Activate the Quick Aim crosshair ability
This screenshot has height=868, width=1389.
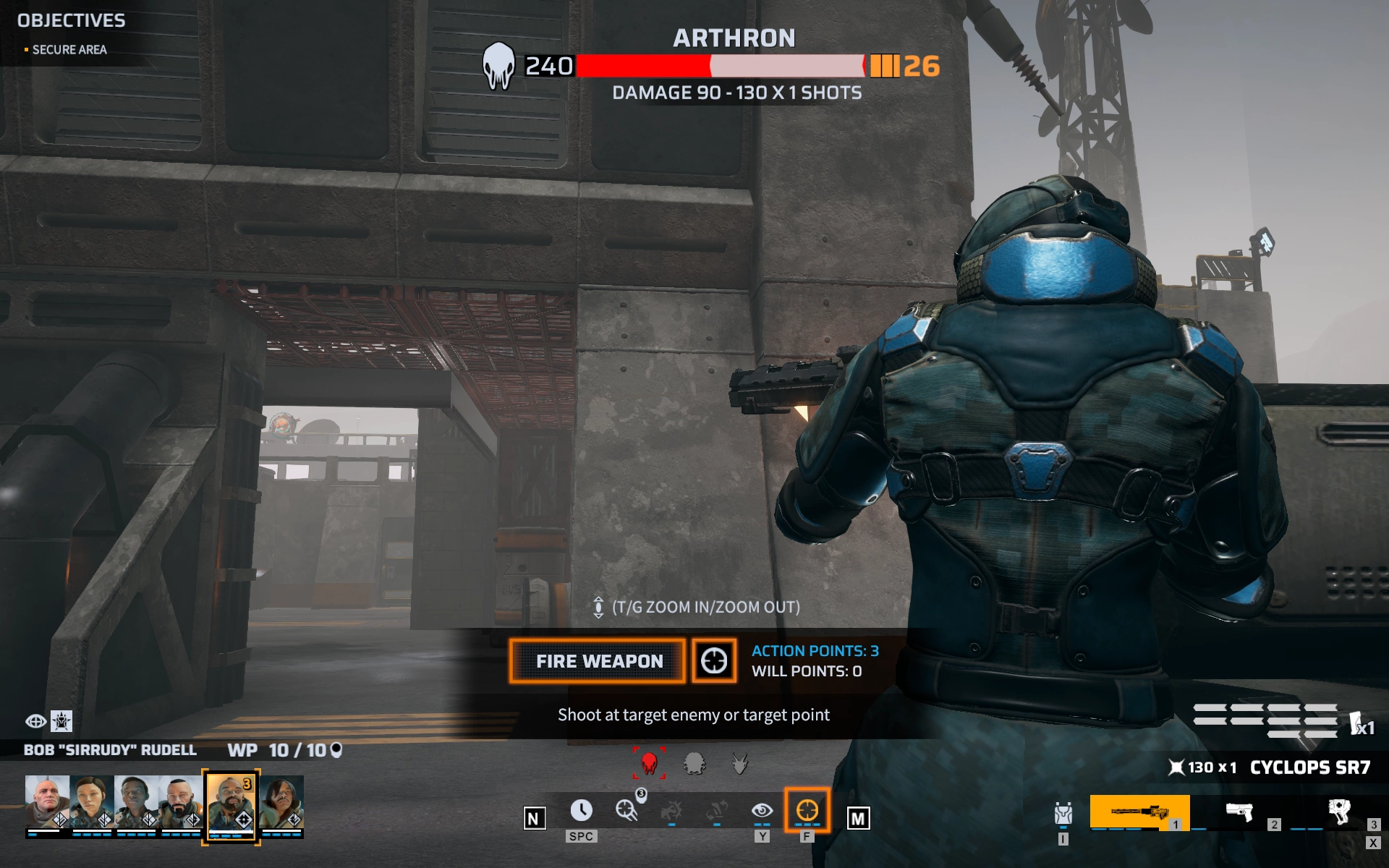click(626, 810)
